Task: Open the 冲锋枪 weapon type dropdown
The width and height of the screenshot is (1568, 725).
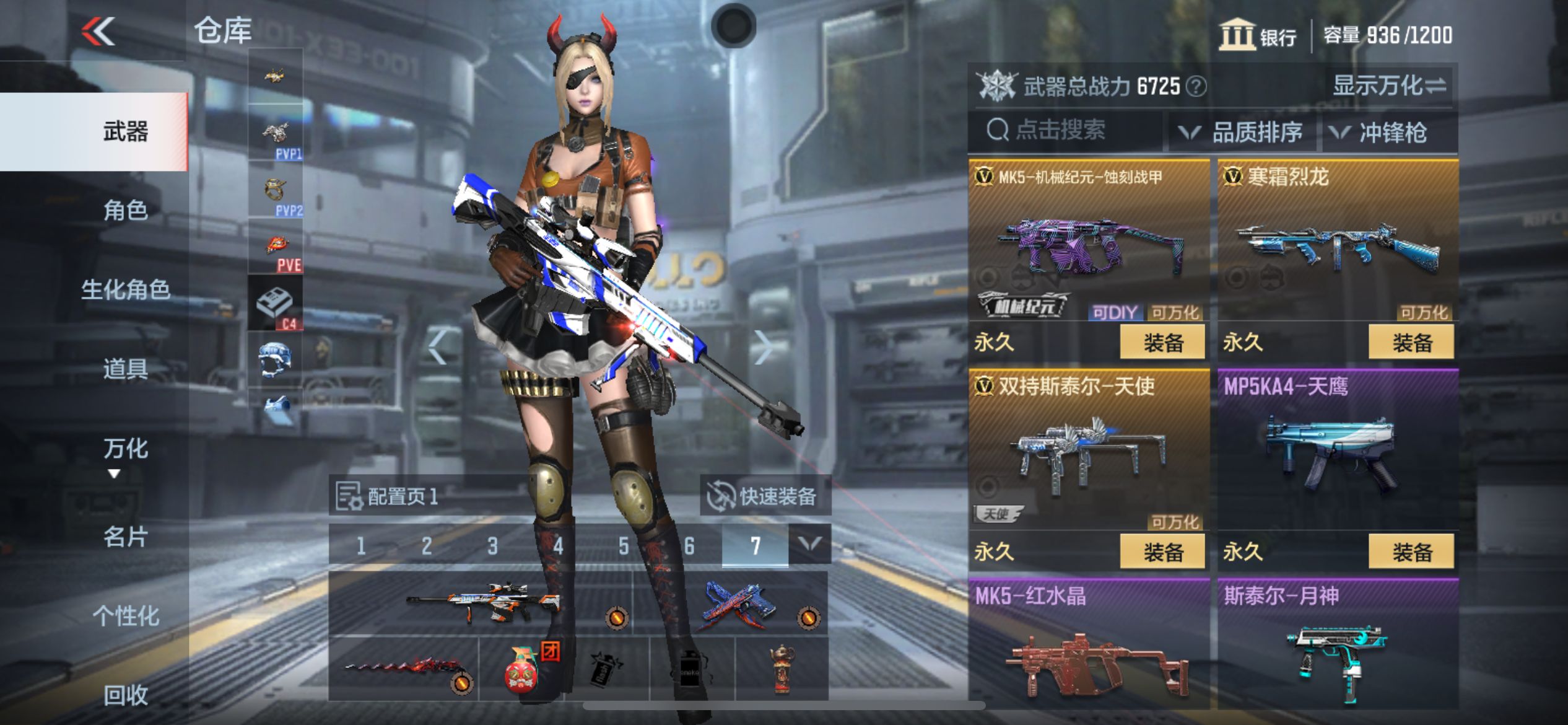Action: (1382, 132)
